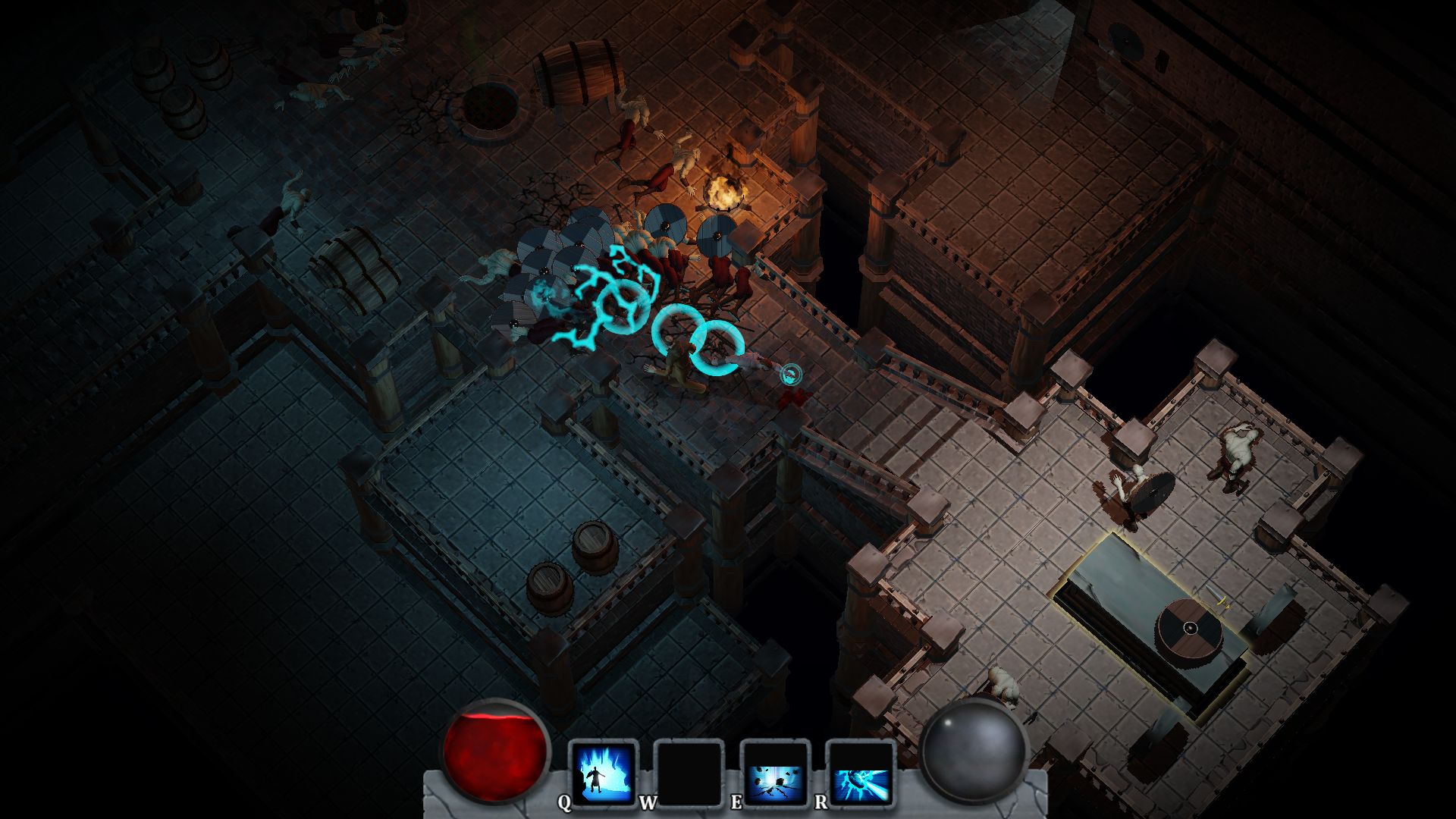Activate the warrior blue aura ability

[x=604, y=774]
